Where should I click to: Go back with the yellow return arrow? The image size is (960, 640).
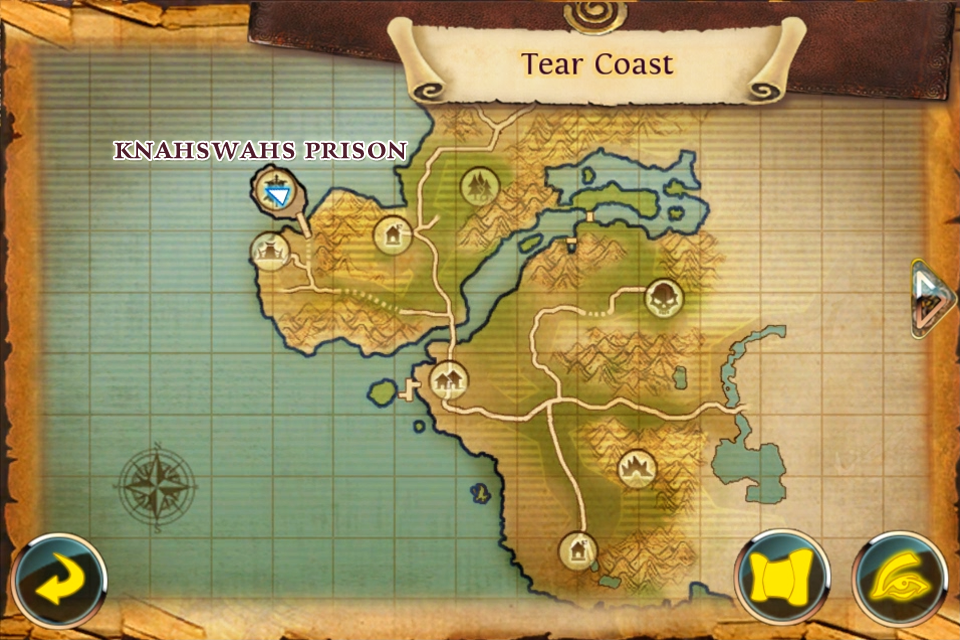60,582
